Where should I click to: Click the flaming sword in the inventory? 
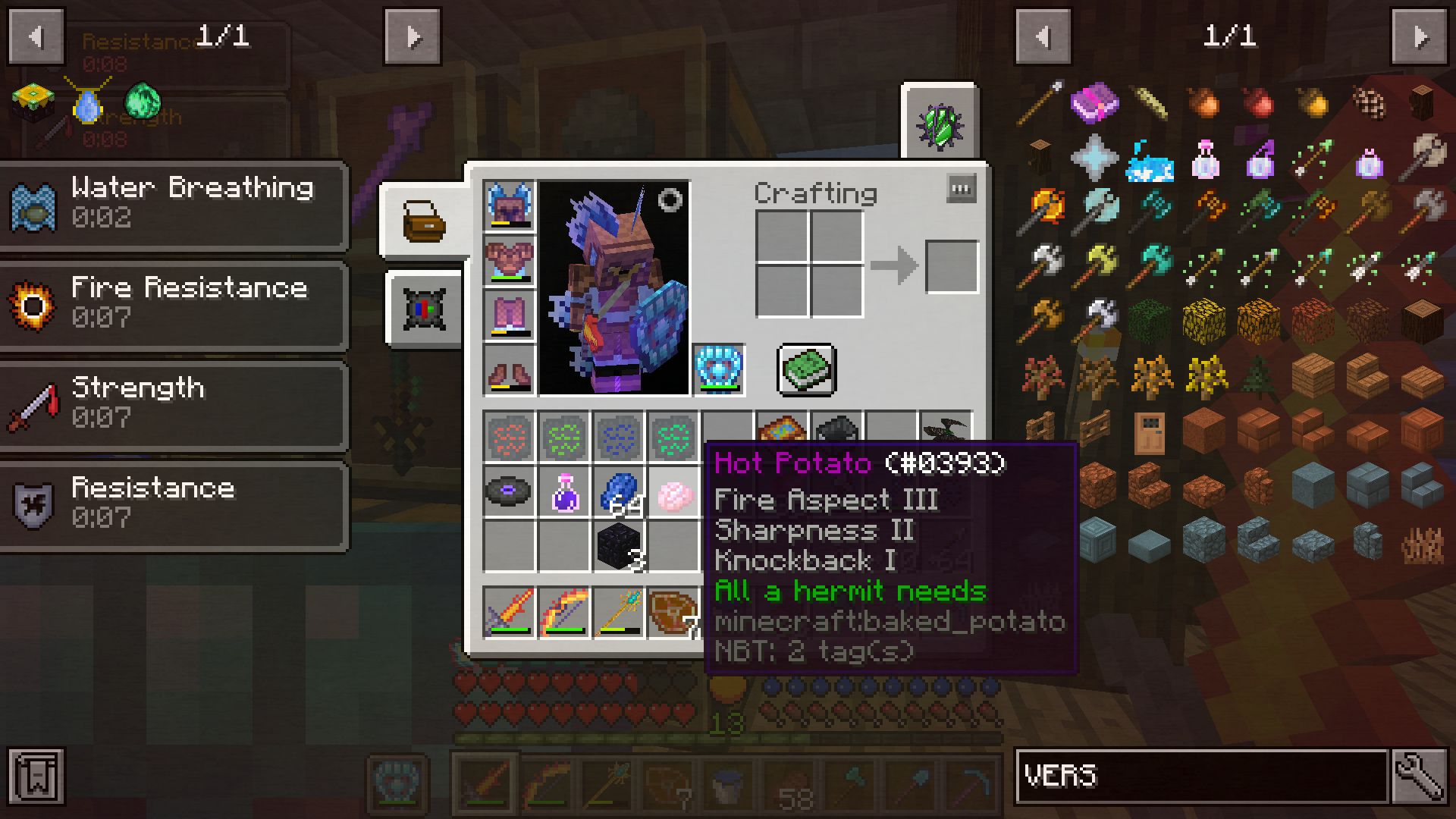tap(510, 613)
